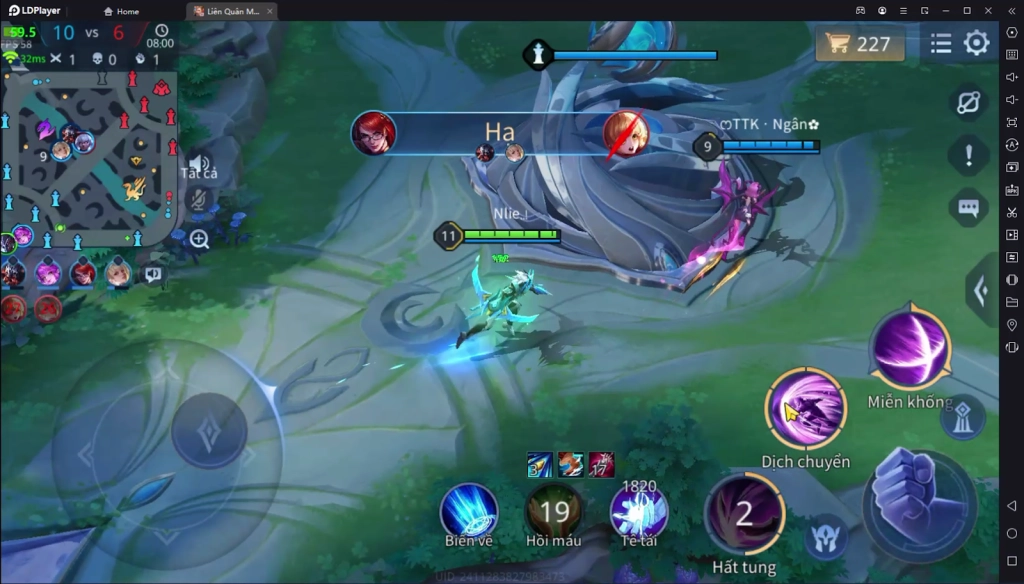The image size is (1024, 584).
Task: Open the settings gear
Action: [x=976, y=43]
